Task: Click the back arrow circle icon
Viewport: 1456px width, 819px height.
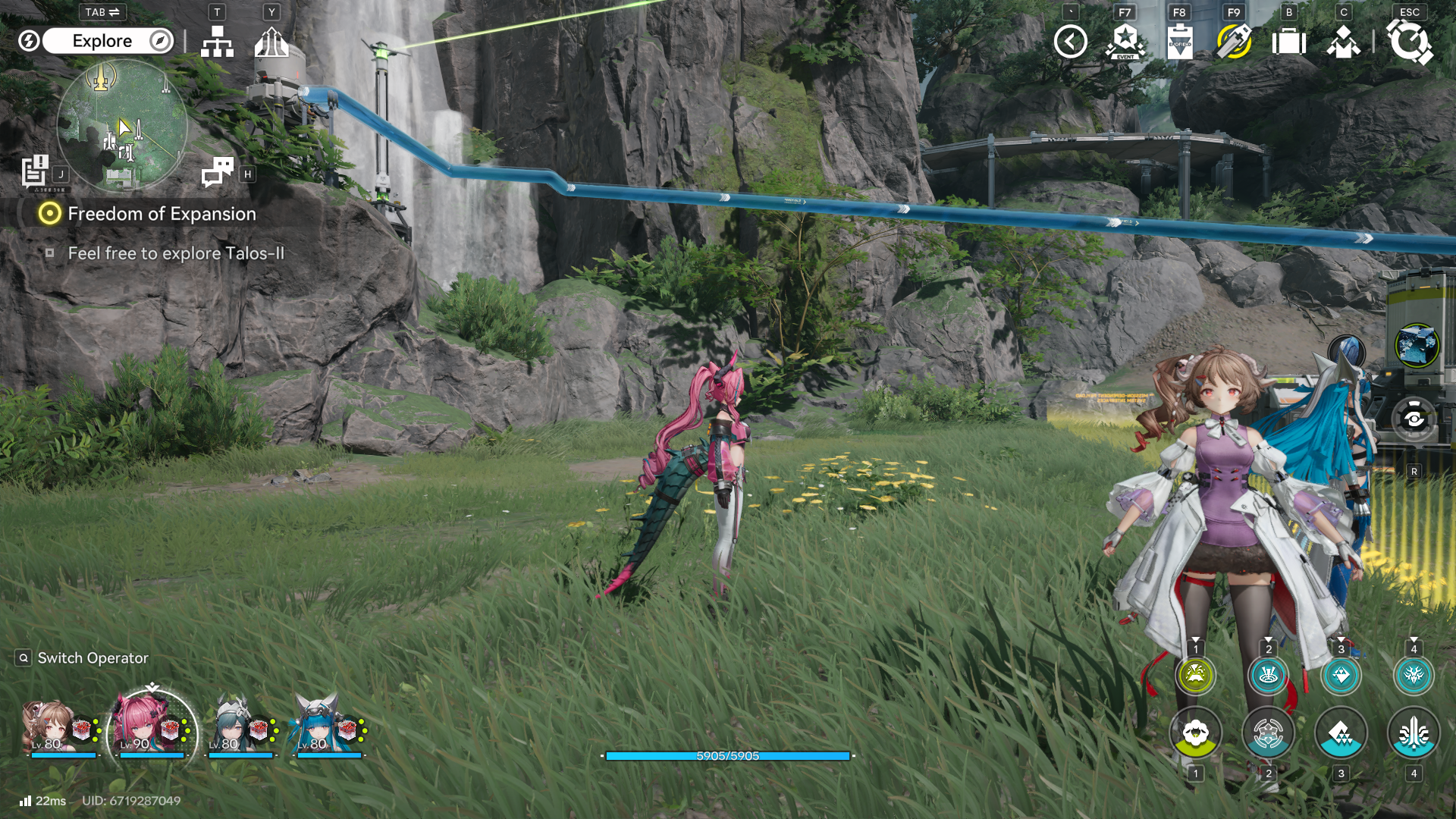Action: click(x=1070, y=42)
